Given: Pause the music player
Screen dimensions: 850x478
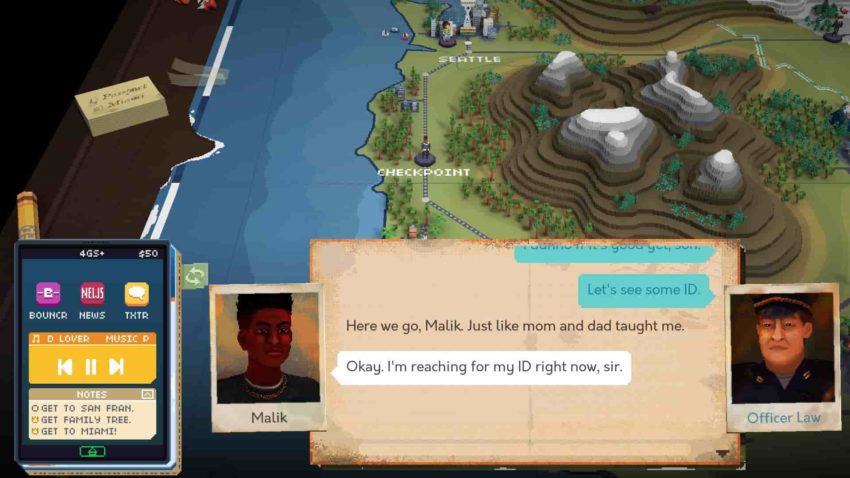Looking at the screenshot, I should (x=91, y=366).
